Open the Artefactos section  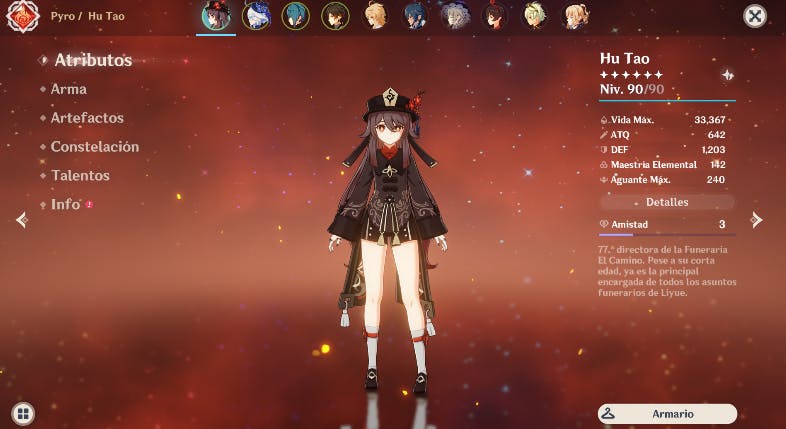coord(87,118)
